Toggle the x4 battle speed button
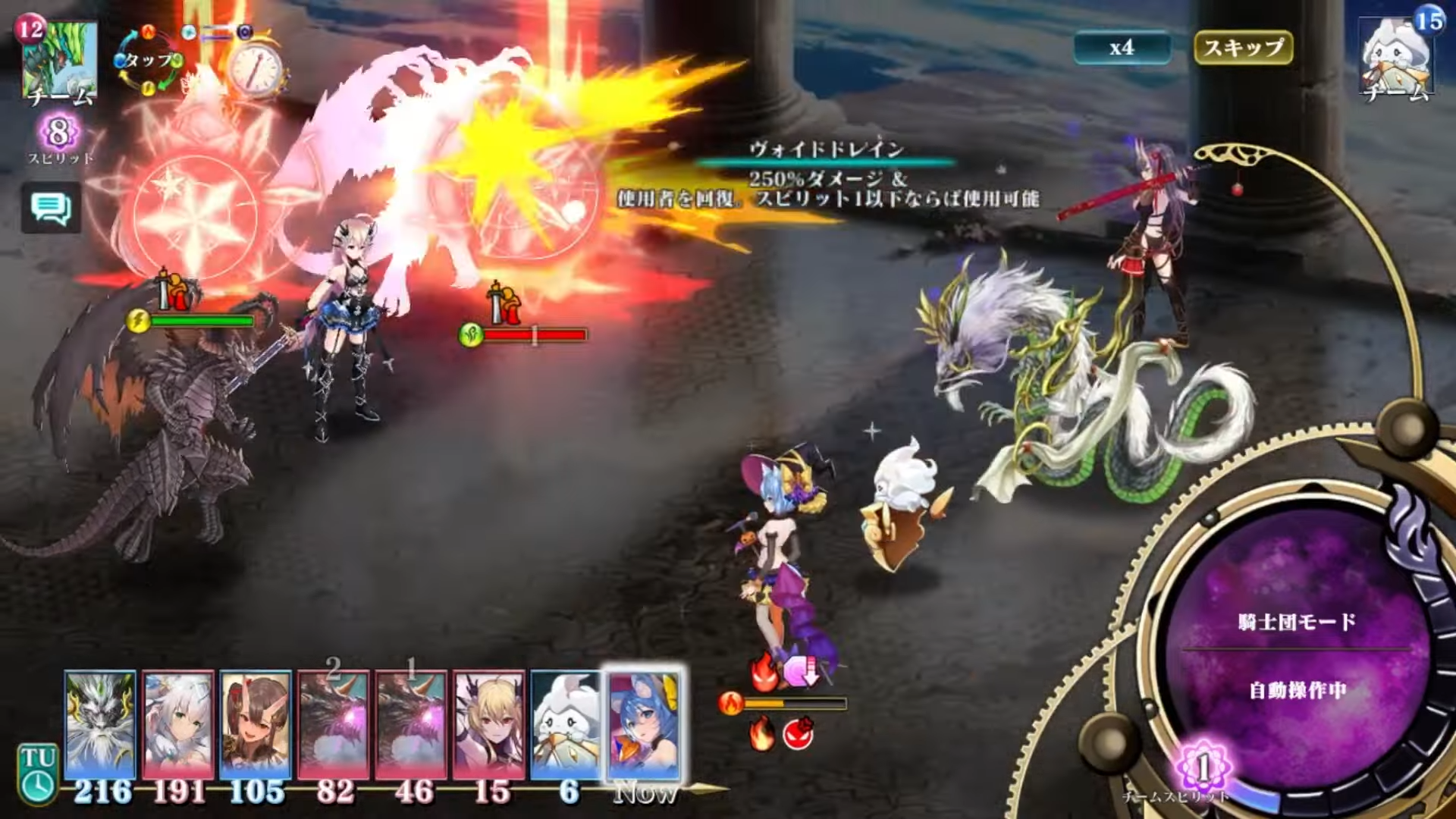This screenshot has height=819, width=1456. coord(1122,48)
